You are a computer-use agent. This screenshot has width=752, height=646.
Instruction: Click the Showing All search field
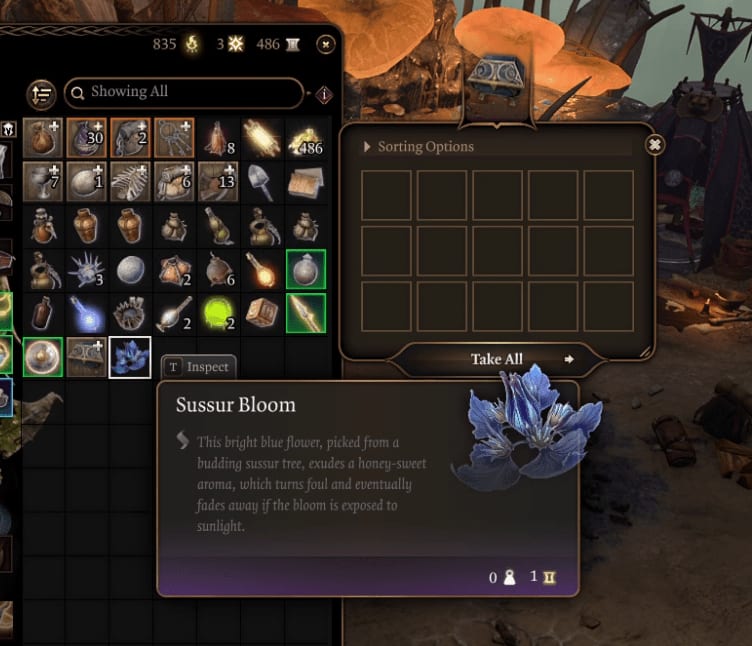click(183, 92)
